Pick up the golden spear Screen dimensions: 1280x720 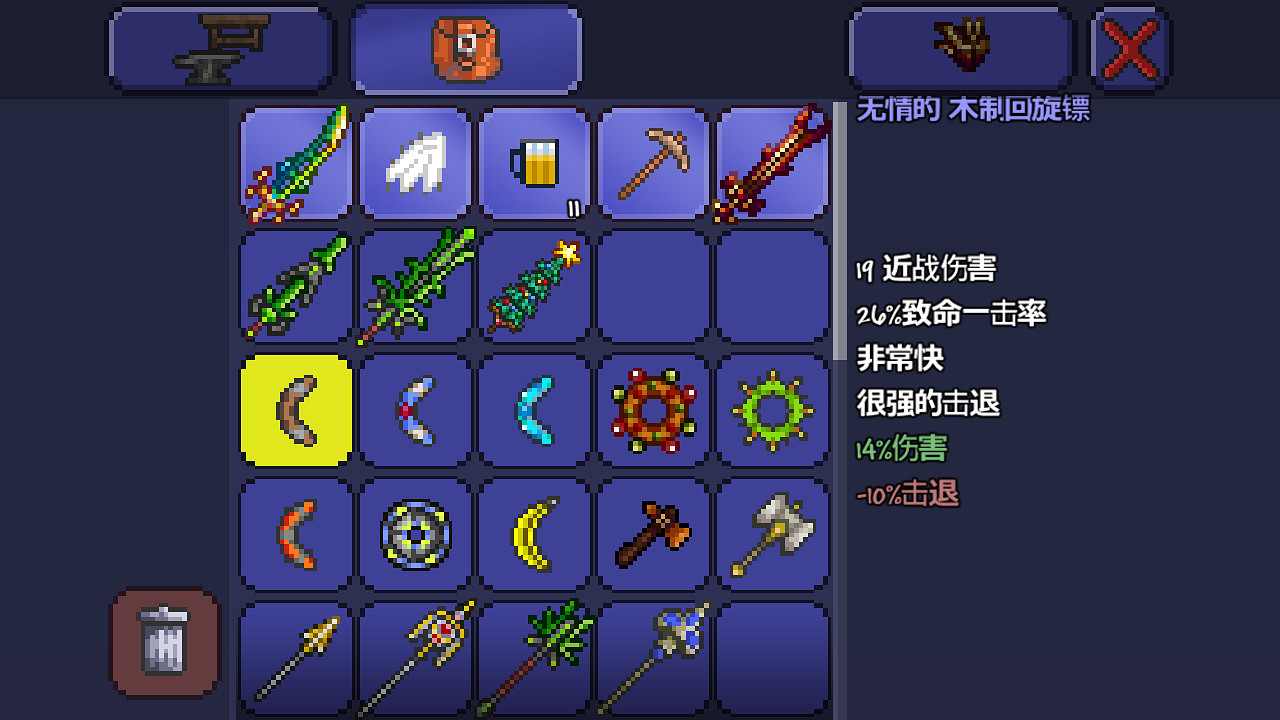296,657
